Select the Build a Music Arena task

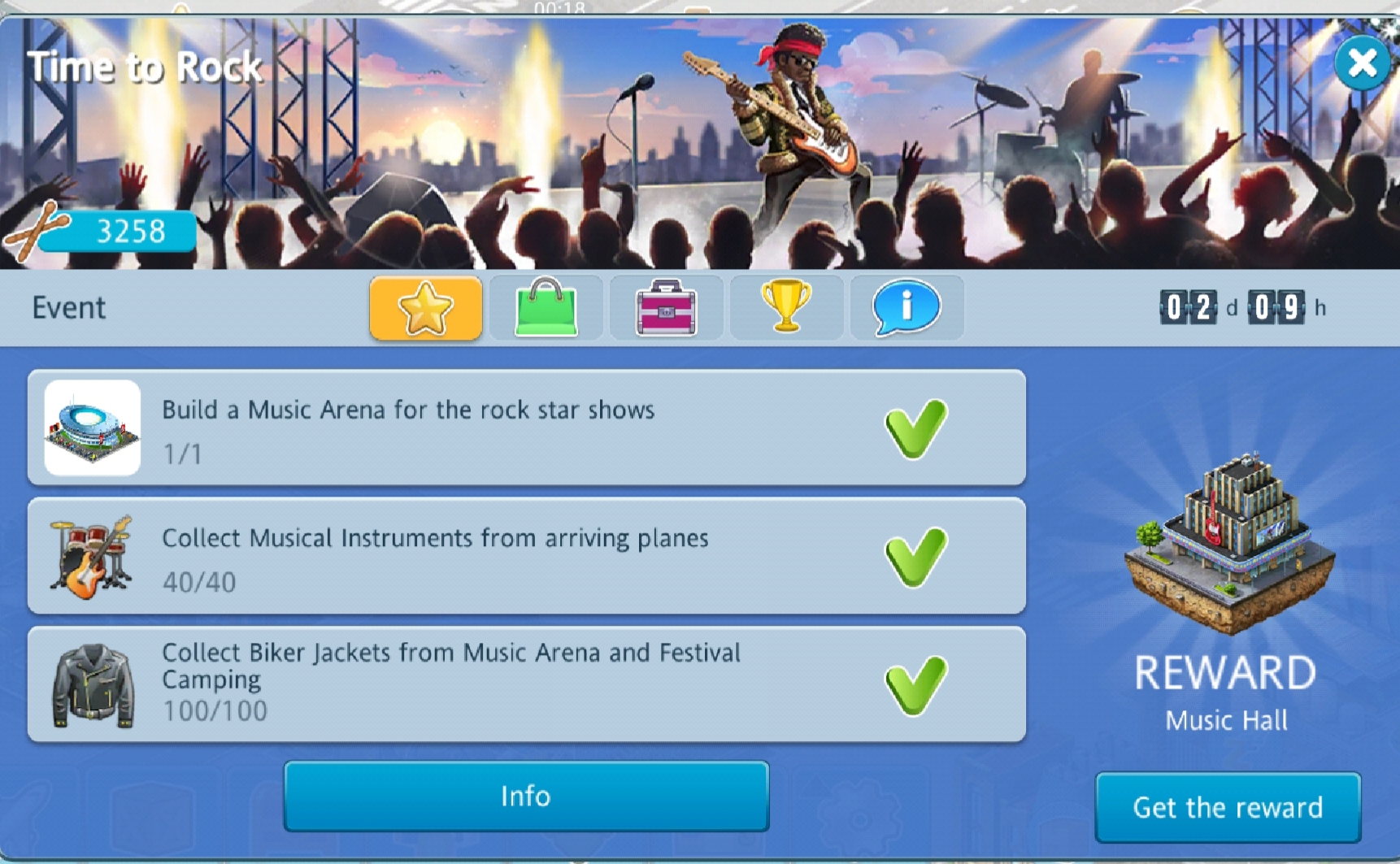point(526,428)
